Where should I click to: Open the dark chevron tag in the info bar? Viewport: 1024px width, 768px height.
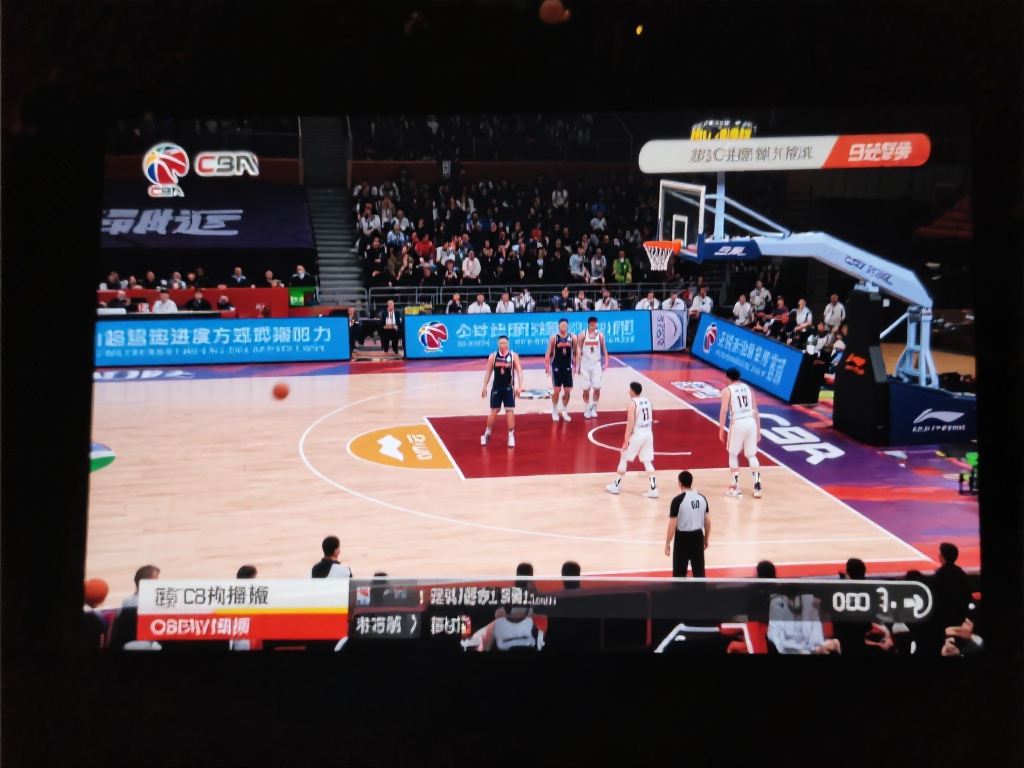point(386,624)
